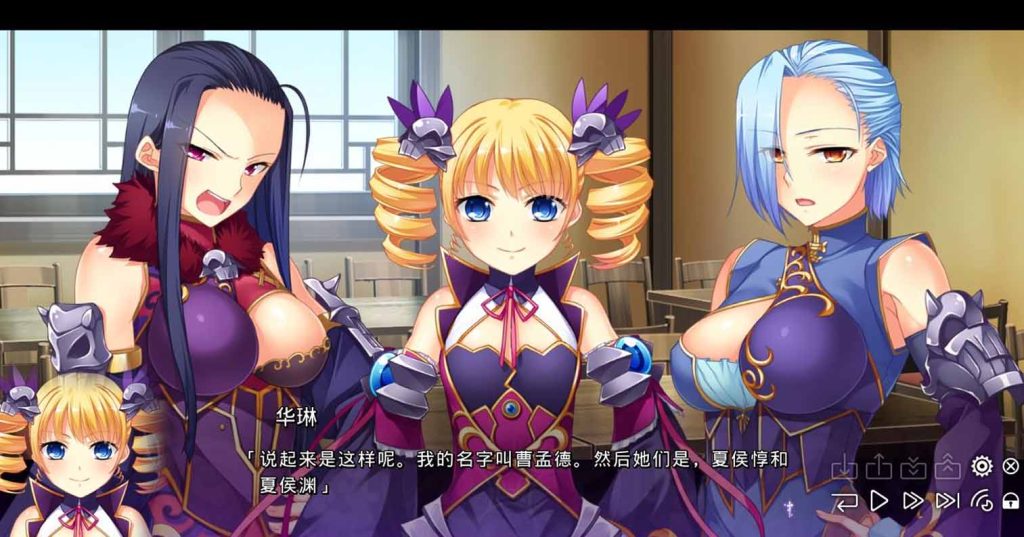Viewport: 1024px width, 537px height.
Task: Quick save with the double-chevron down icon
Action: click(912, 467)
